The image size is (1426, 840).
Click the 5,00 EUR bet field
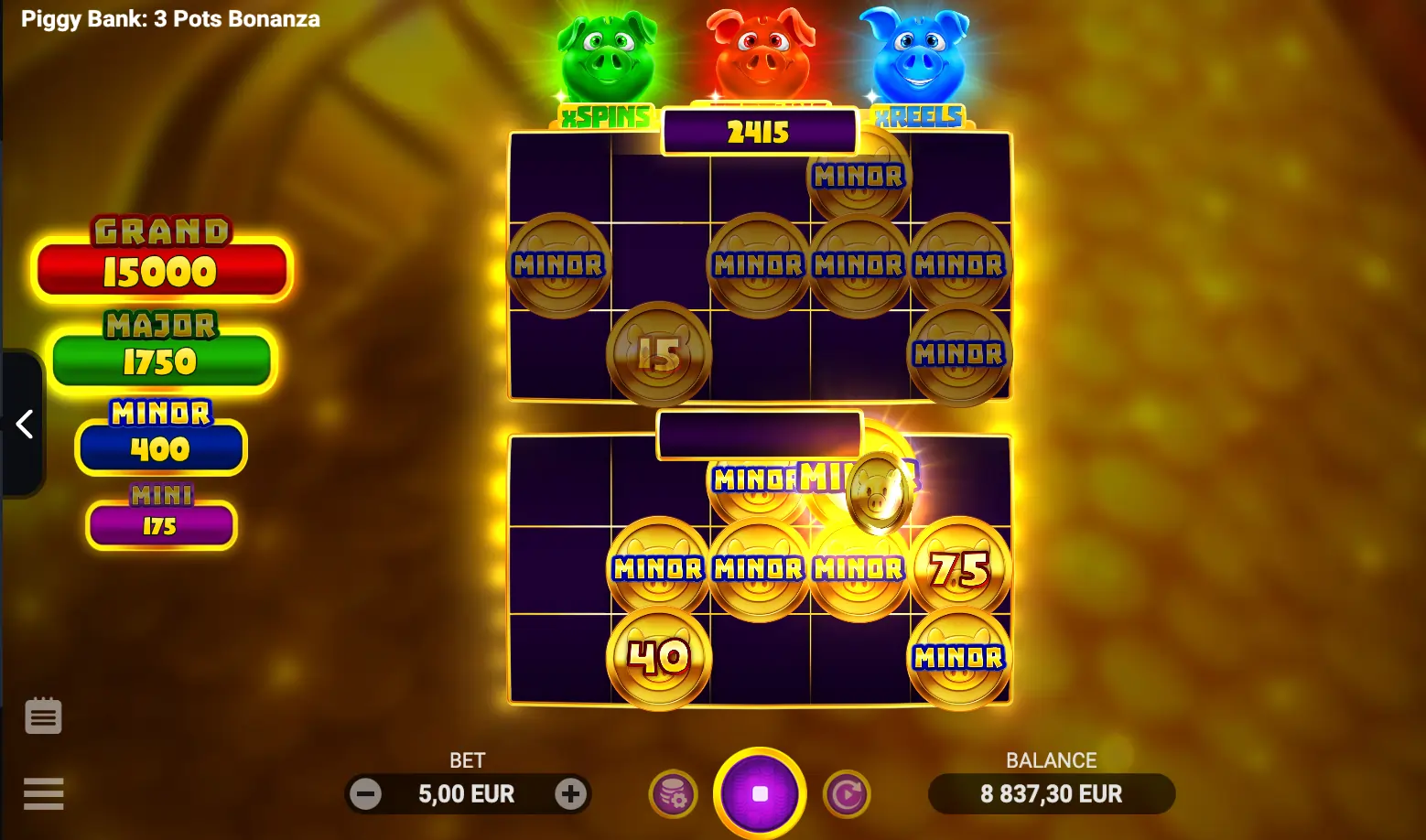tap(468, 794)
